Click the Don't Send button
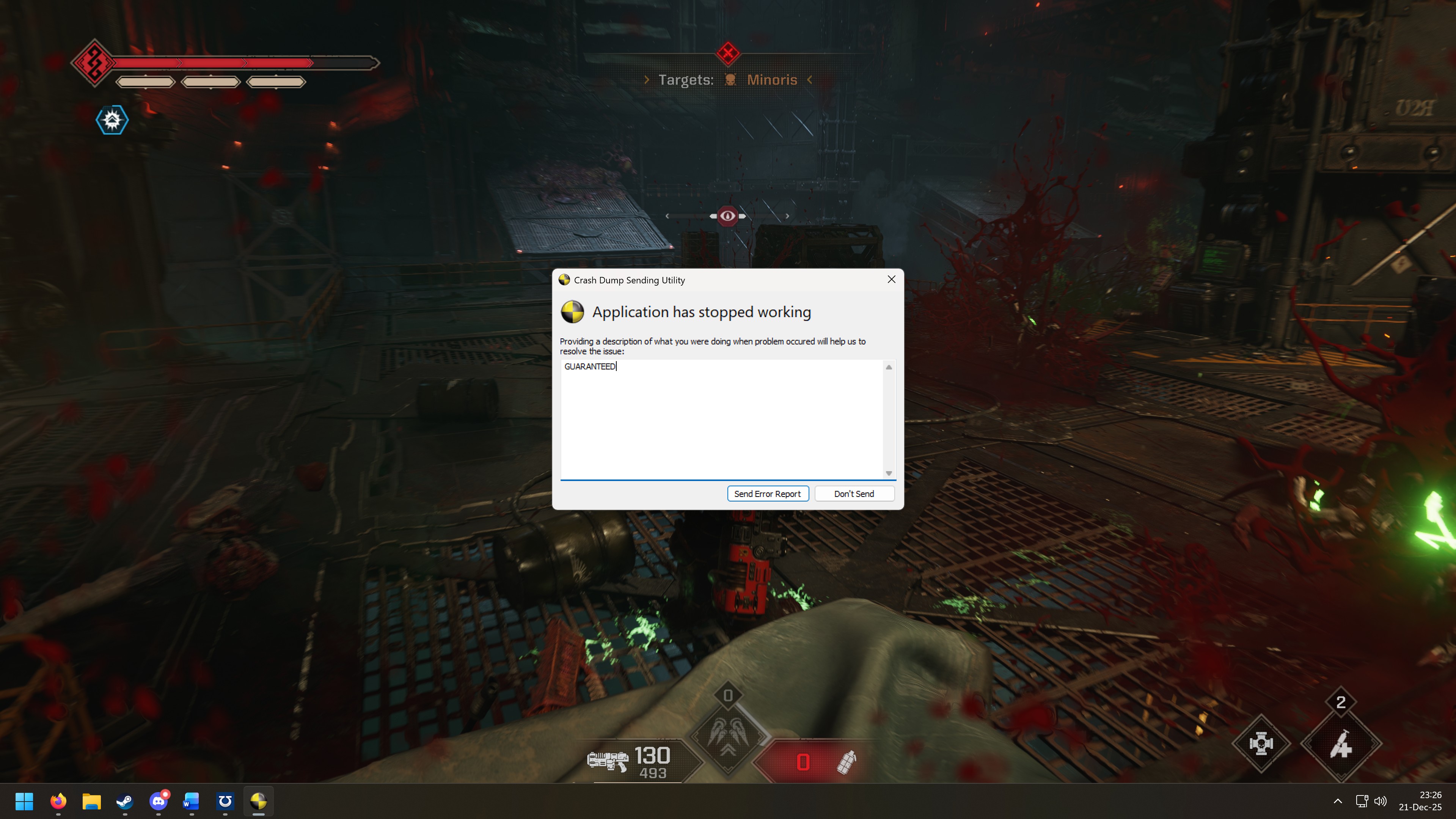The image size is (1456, 819). point(854,494)
